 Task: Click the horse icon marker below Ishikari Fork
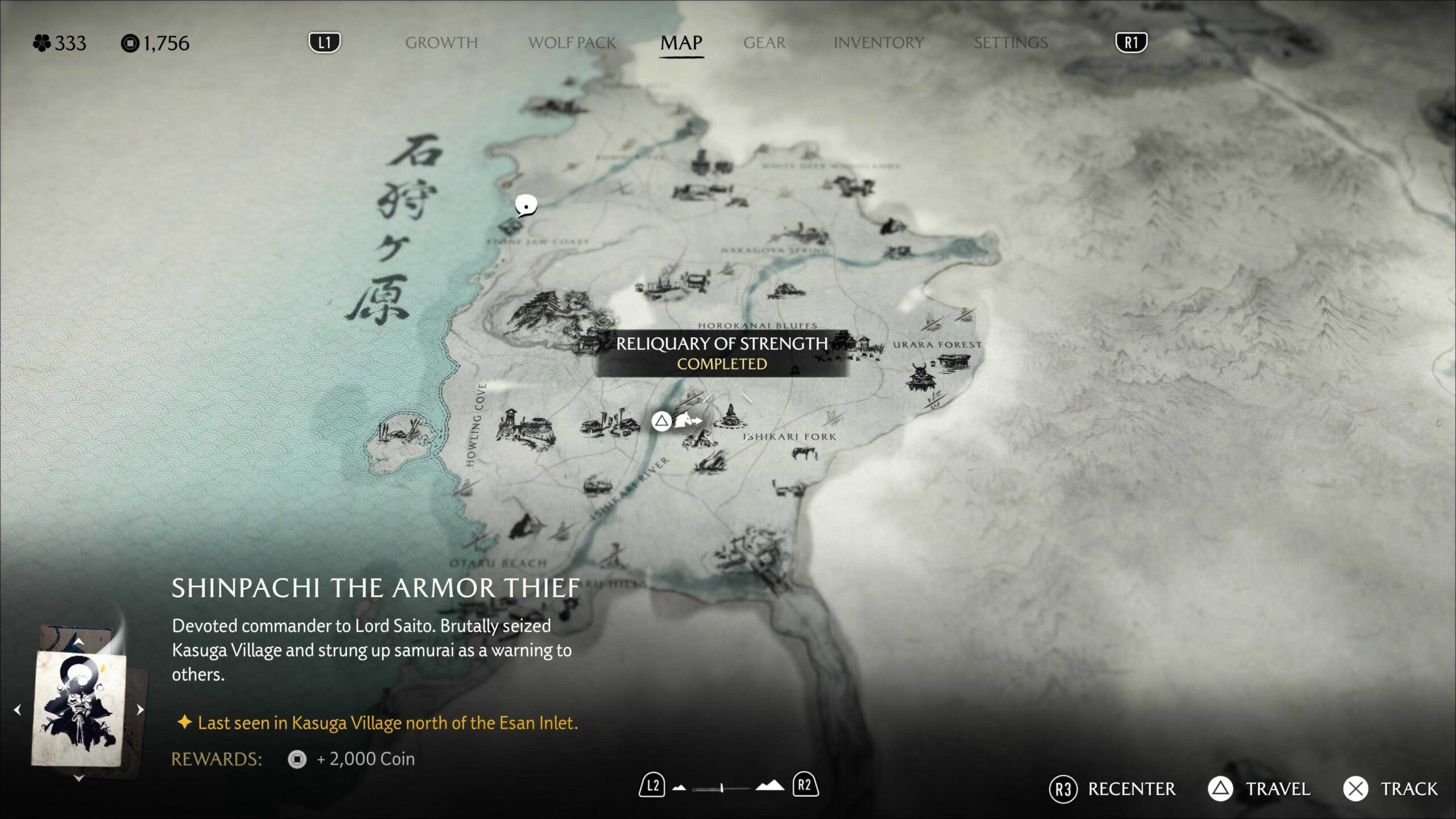pyautogui.click(x=805, y=453)
